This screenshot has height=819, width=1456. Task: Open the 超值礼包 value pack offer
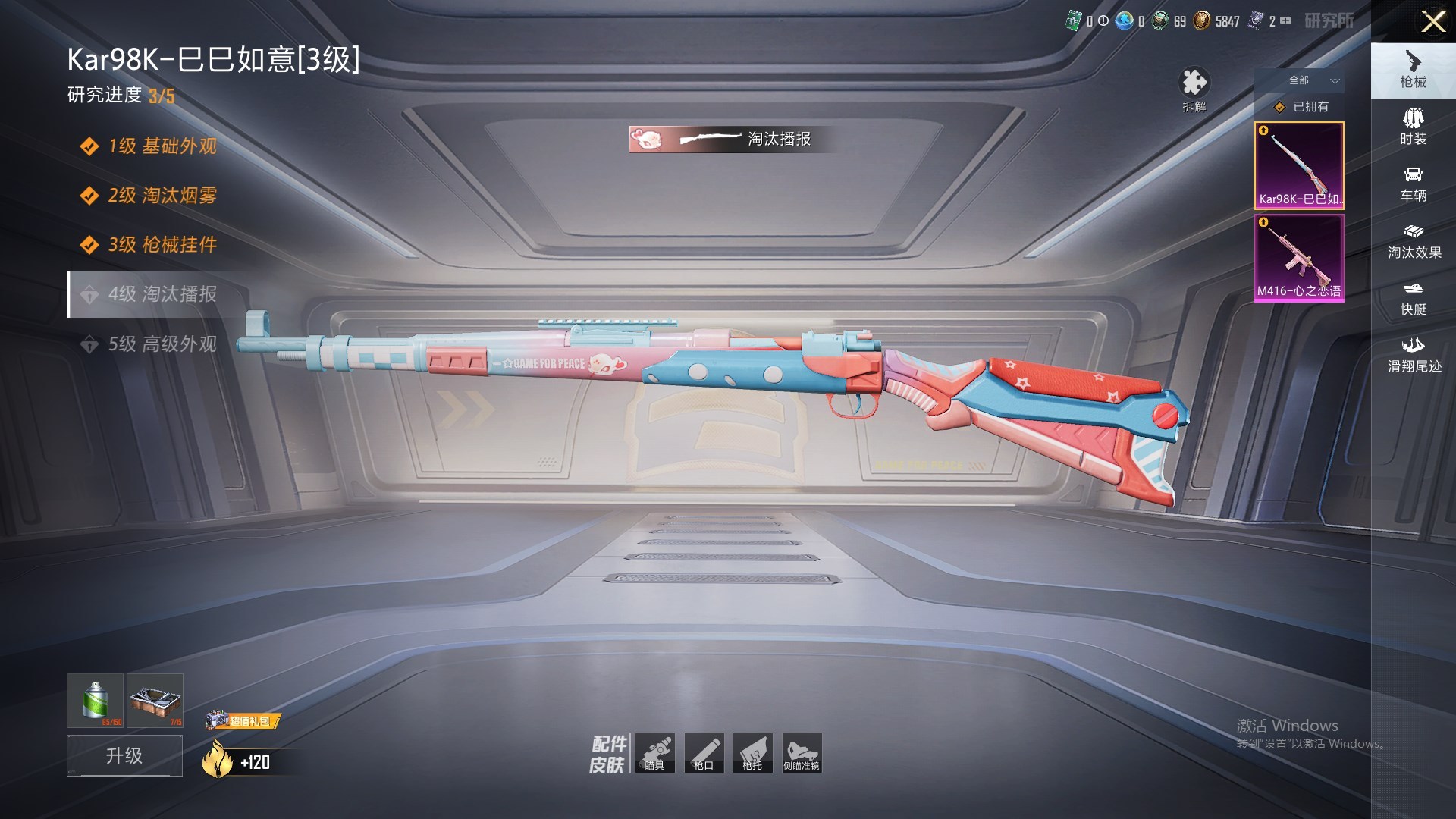243,720
